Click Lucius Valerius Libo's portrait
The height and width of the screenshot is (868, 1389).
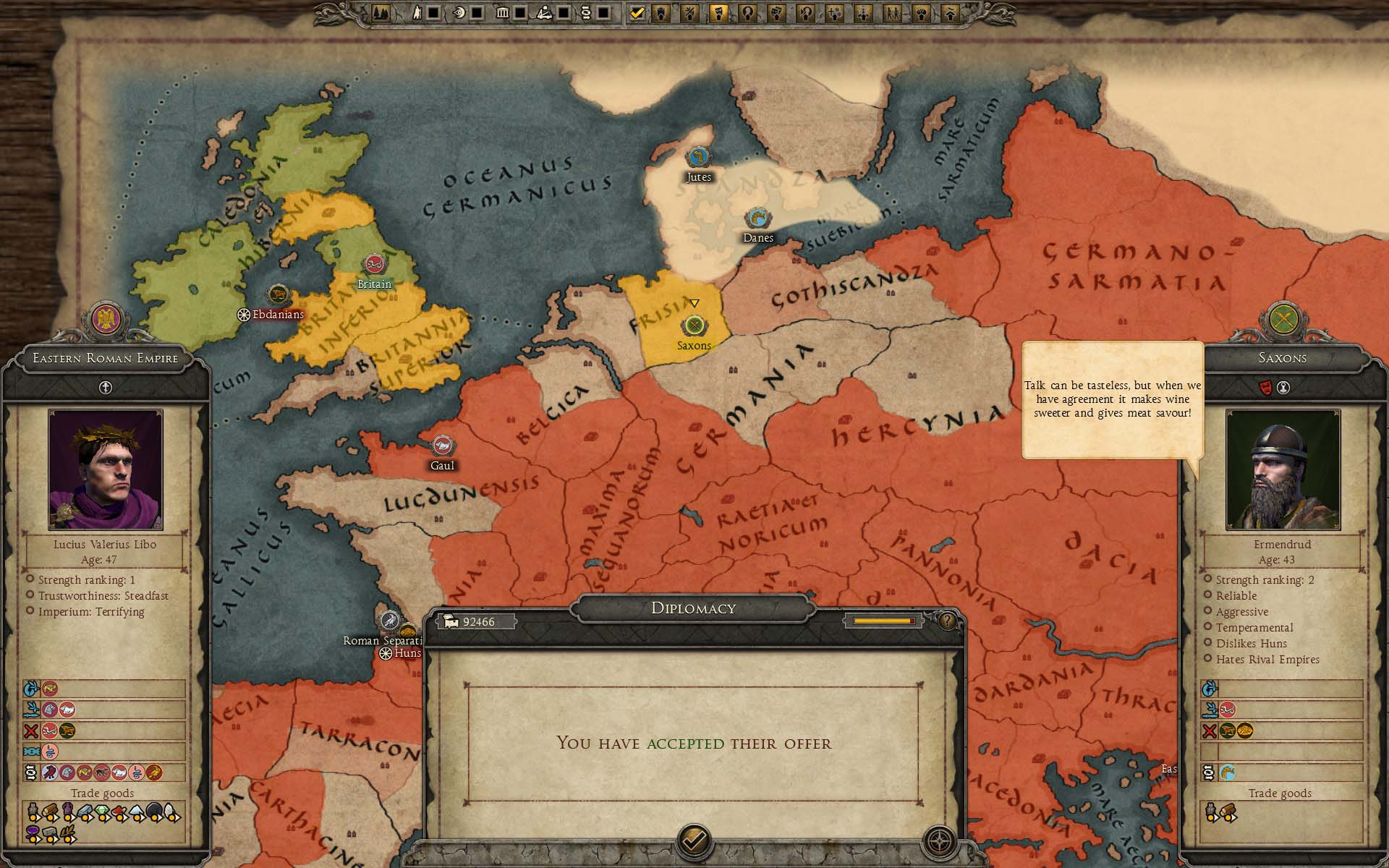[106, 469]
